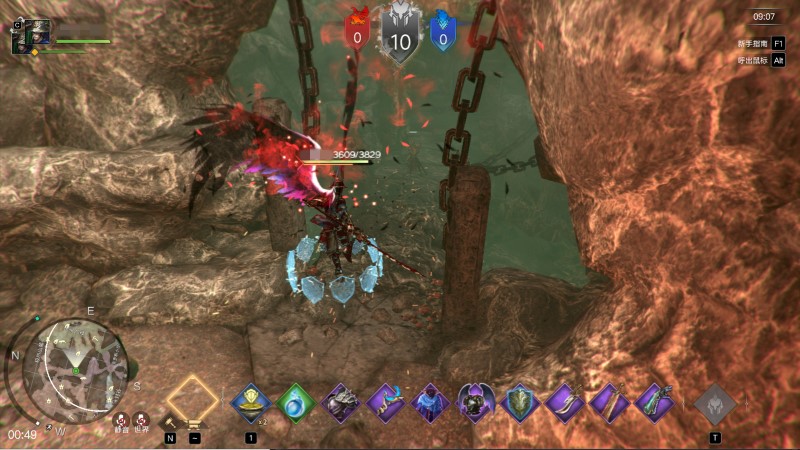This screenshot has width=800, height=450.
Task: Select the straight sword slot
Action: coord(609,403)
